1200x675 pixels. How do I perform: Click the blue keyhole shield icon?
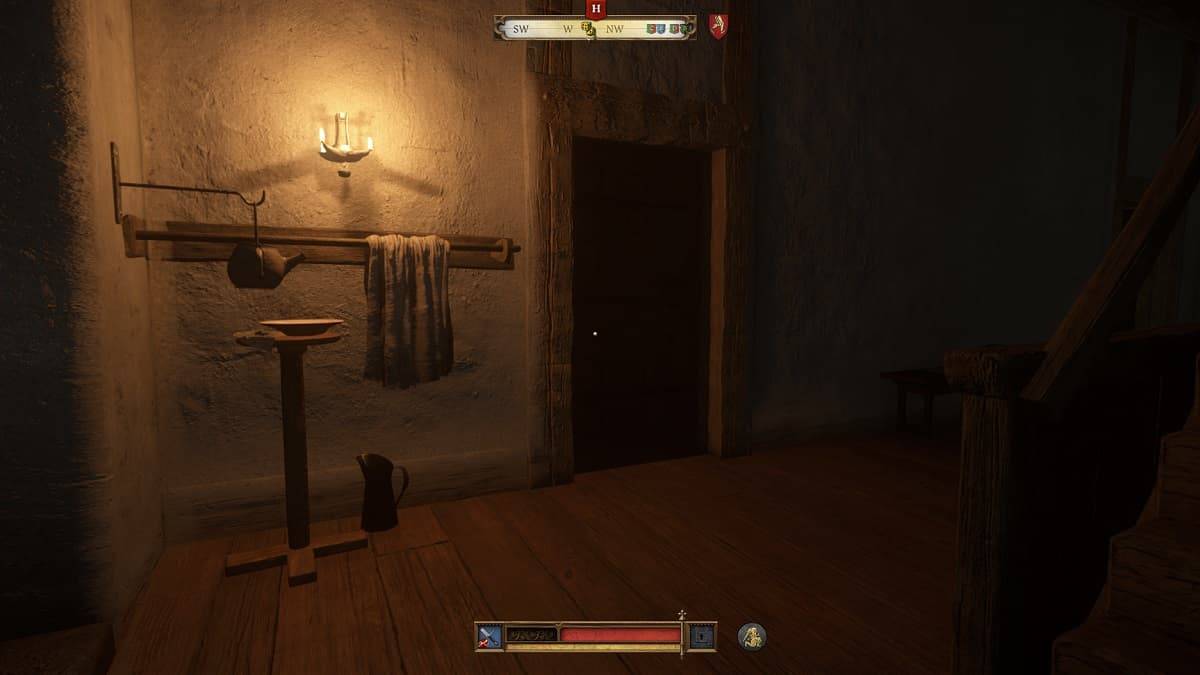pyautogui.click(x=703, y=636)
